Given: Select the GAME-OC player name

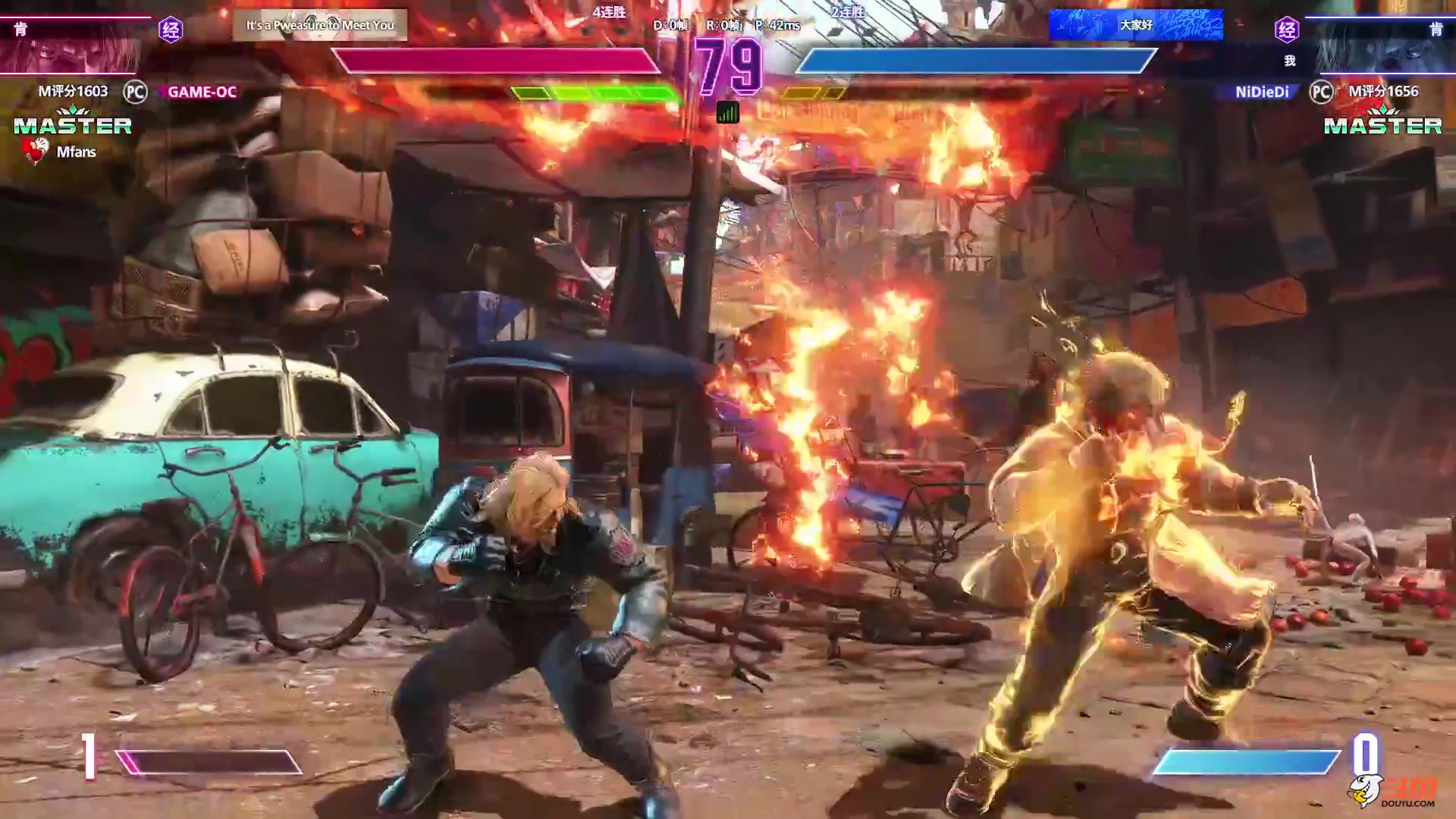Looking at the screenshot, I should (202, 92).
